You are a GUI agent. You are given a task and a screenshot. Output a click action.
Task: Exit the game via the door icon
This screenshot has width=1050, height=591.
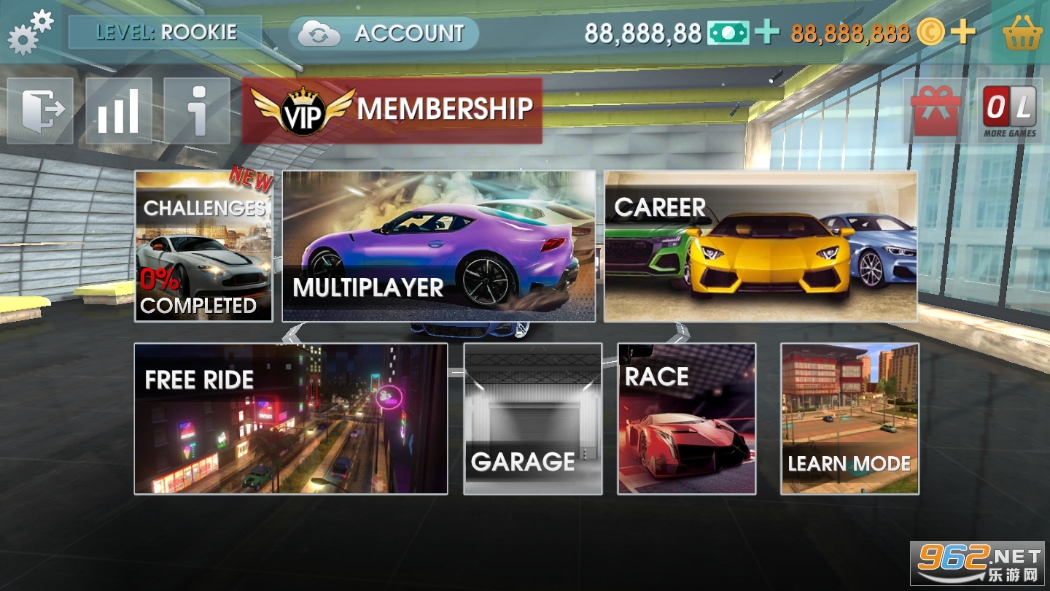coord(41,111)
